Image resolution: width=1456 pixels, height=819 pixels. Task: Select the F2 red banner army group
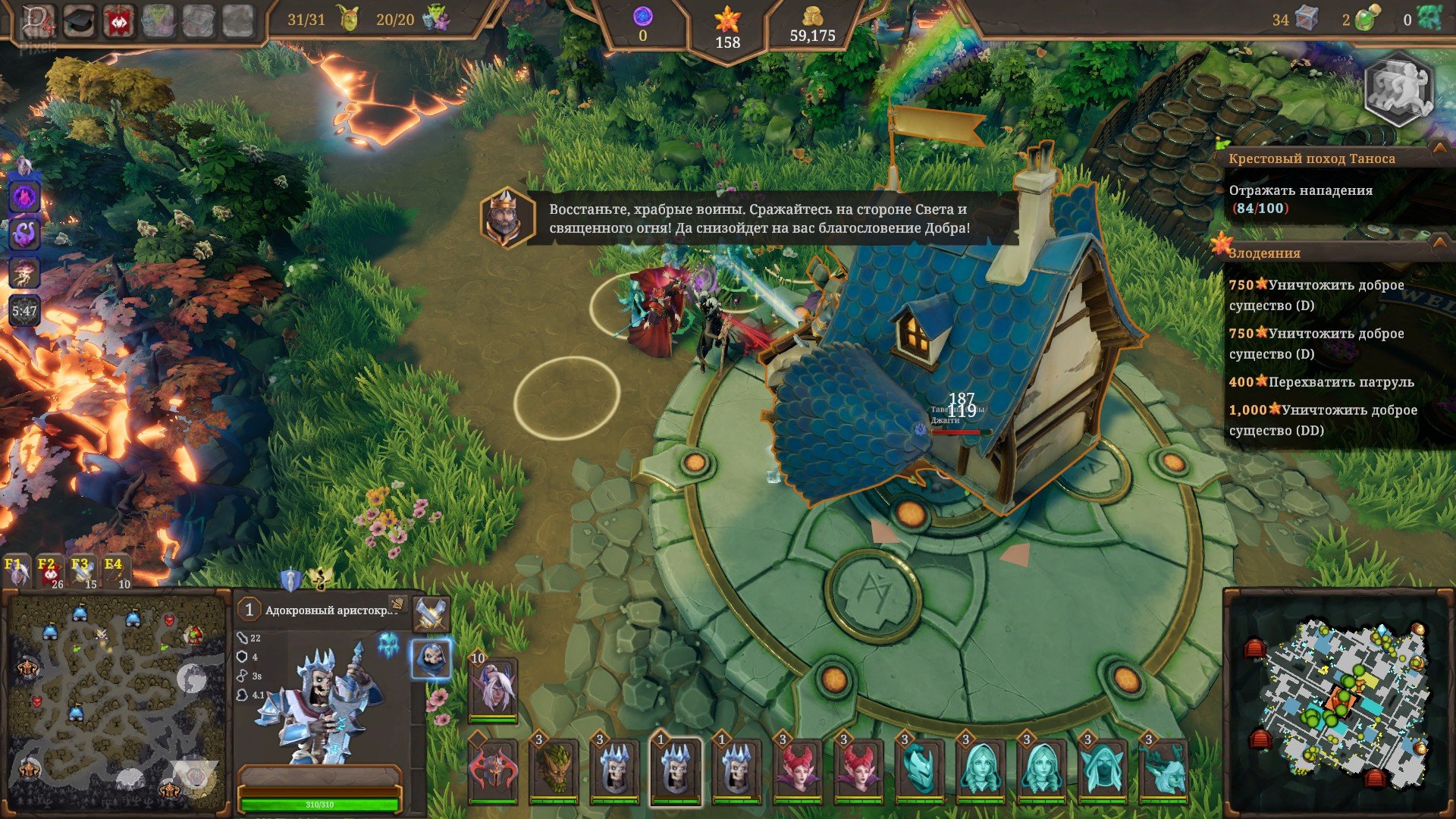[x=49, y=573]
